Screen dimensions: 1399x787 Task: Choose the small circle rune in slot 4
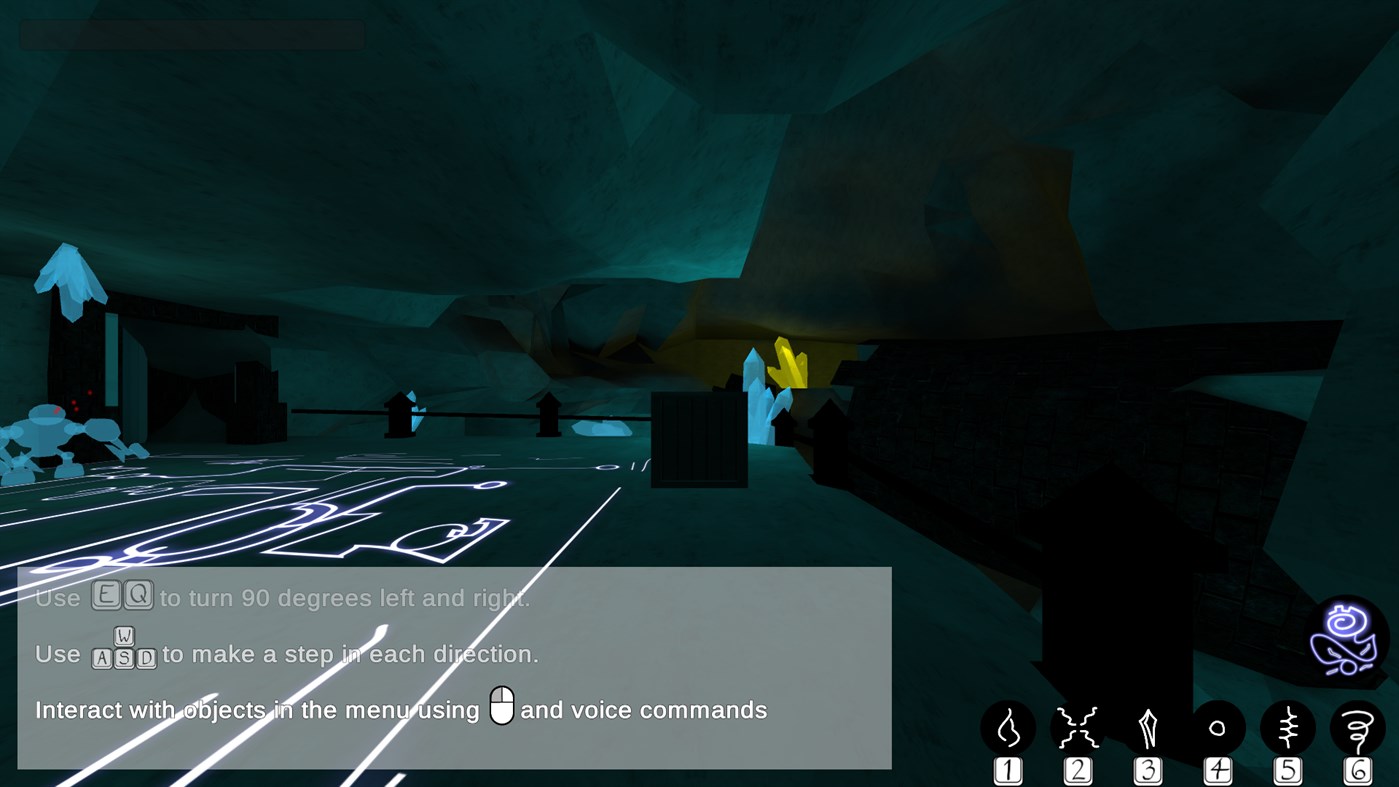pyautogui.click(x=1217, y=726)
